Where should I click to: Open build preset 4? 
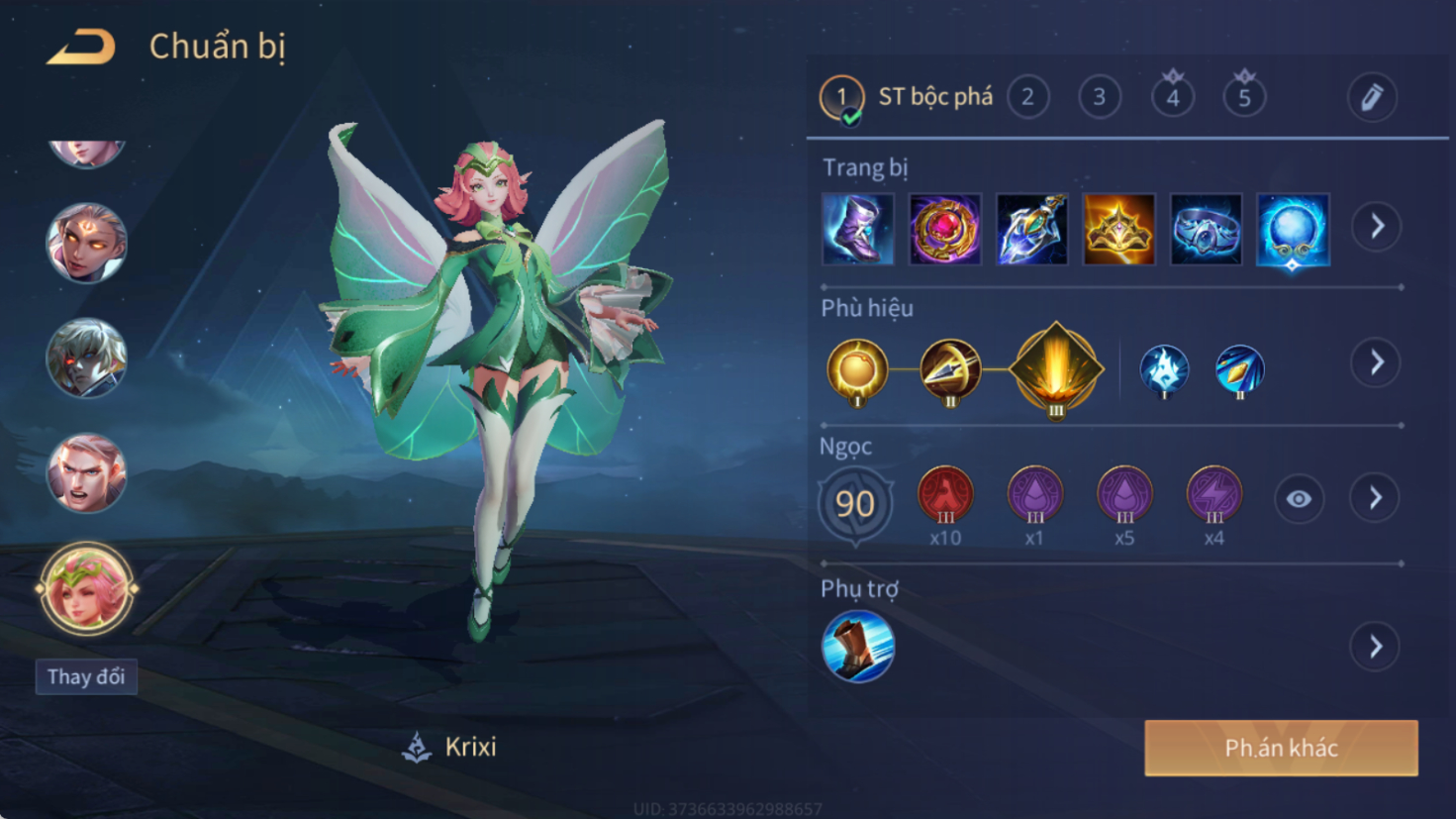click(x=1172, y=97)
